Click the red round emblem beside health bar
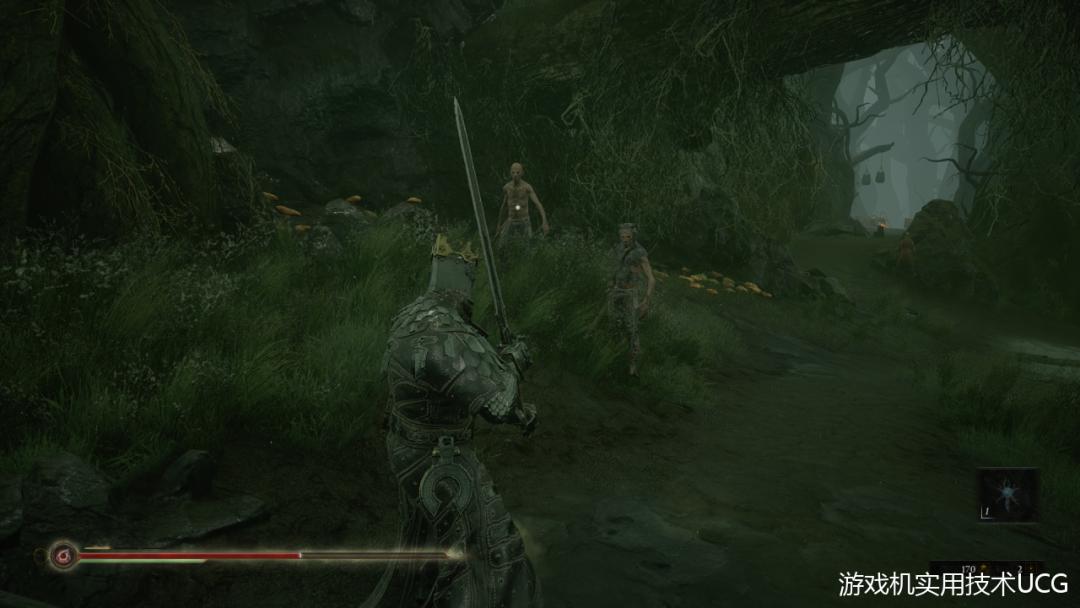Screen dimensions: 1080x608 click(x=62, y=553)
